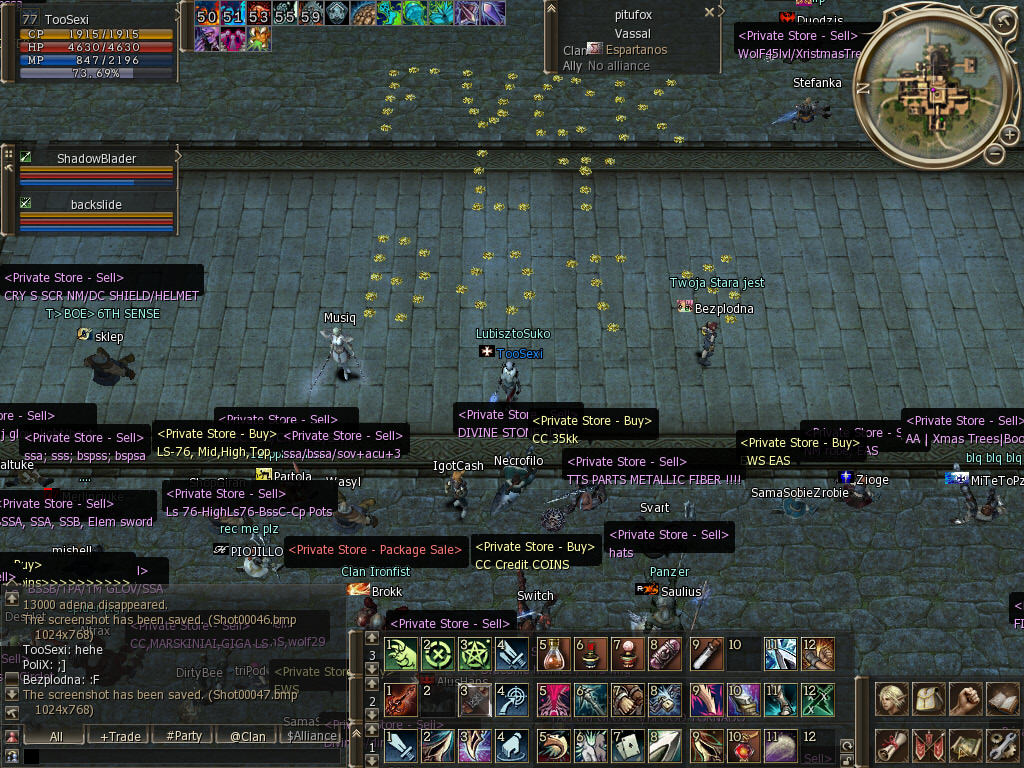This screenshot has width=1024, height=768.
Task: Switch chat to the +Trade tab
Action: point(120,736)
